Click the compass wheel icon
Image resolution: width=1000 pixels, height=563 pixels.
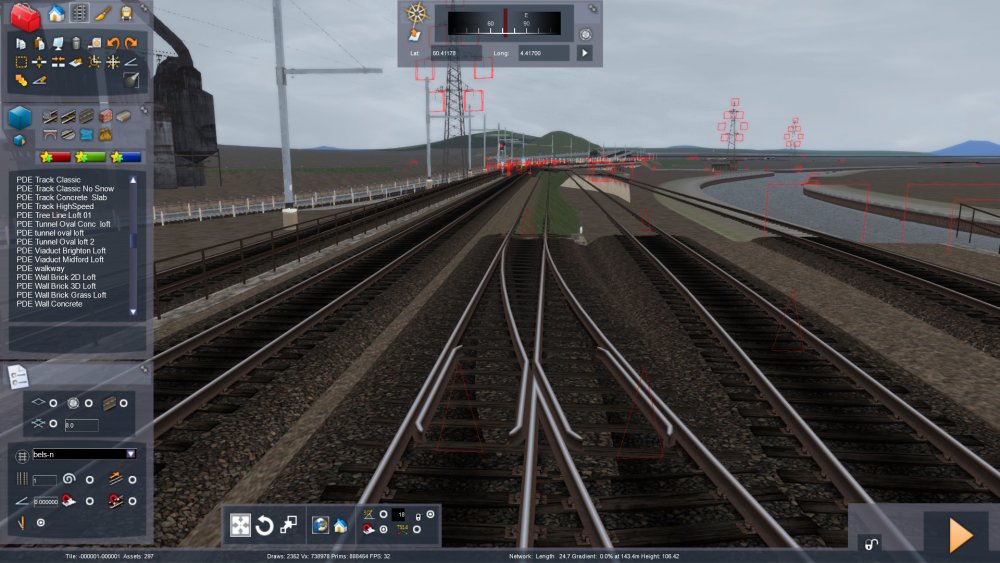416,14
